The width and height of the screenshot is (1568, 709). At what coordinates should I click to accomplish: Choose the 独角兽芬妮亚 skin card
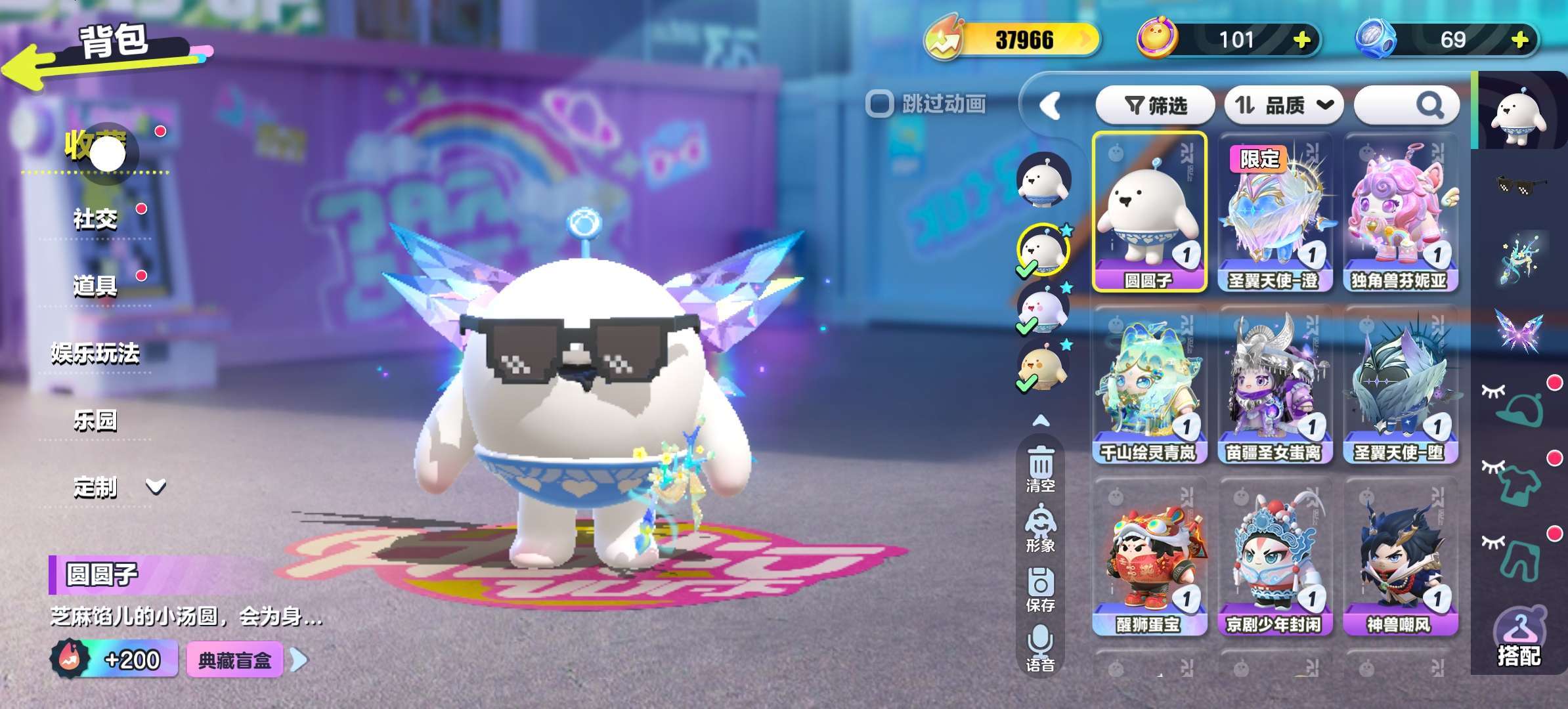(x=1399, y=213)
